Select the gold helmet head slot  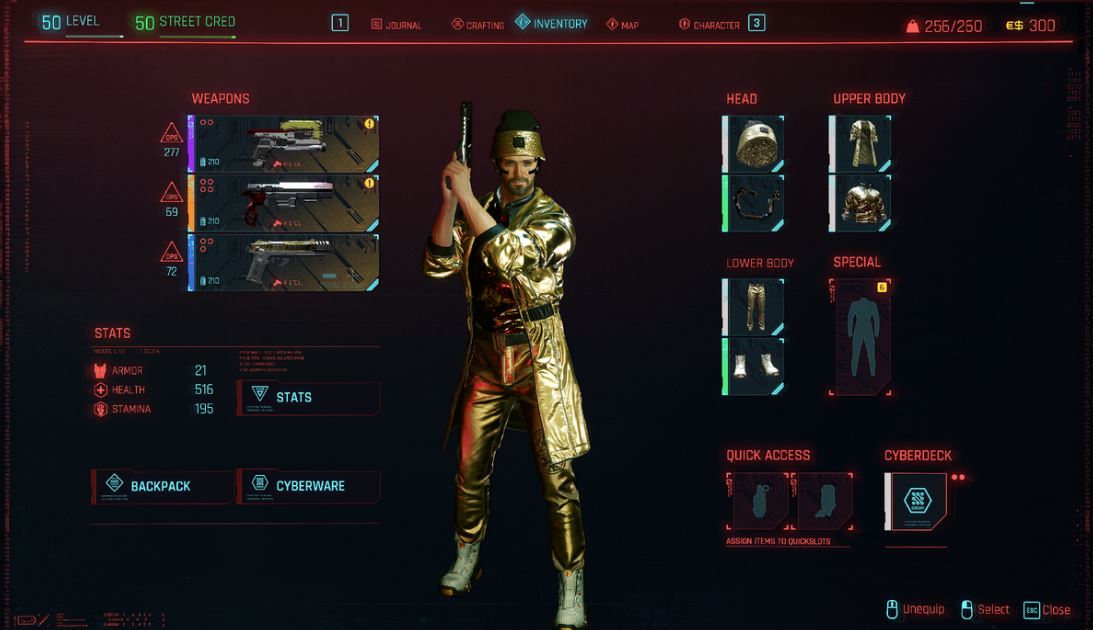coord(754,143)
